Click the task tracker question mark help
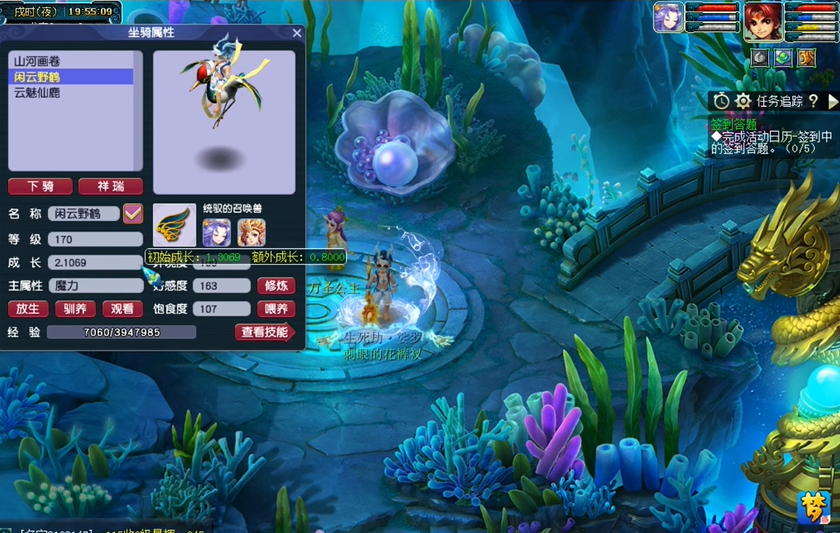The height and width of the screenshot is (533, 840). coord(813,101)
